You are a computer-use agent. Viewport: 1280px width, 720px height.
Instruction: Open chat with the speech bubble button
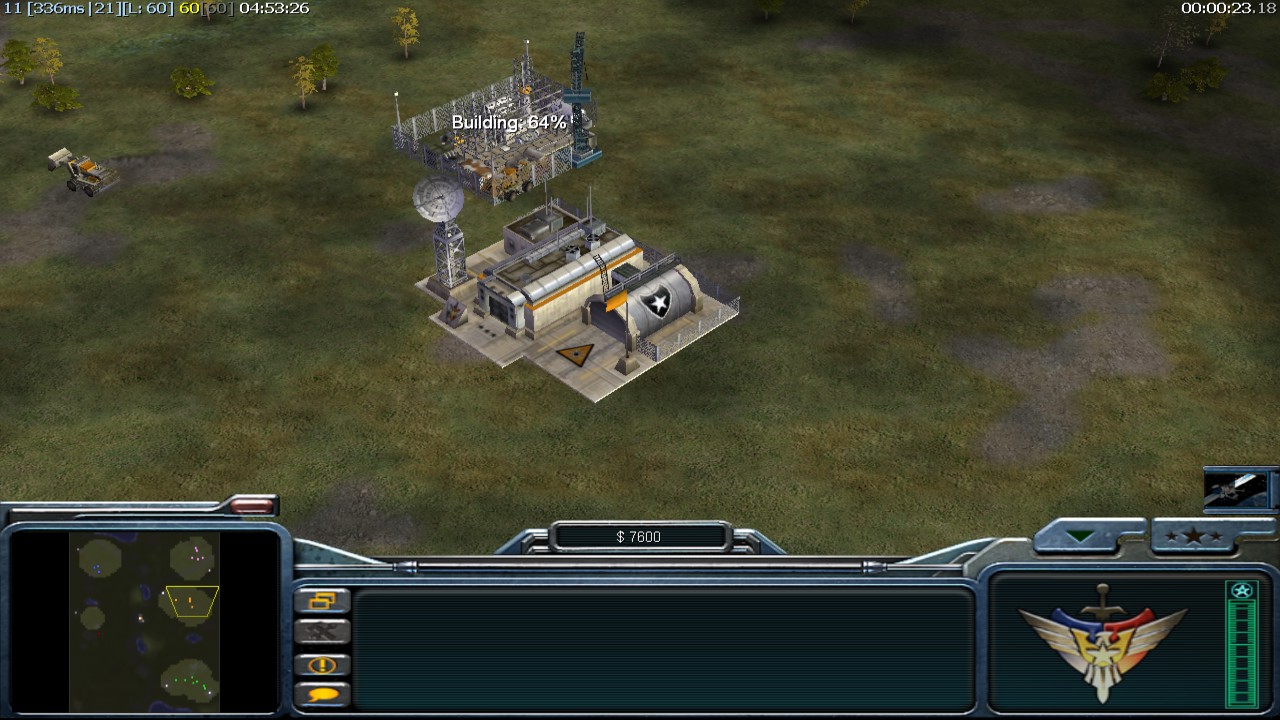tap(323, 694)
